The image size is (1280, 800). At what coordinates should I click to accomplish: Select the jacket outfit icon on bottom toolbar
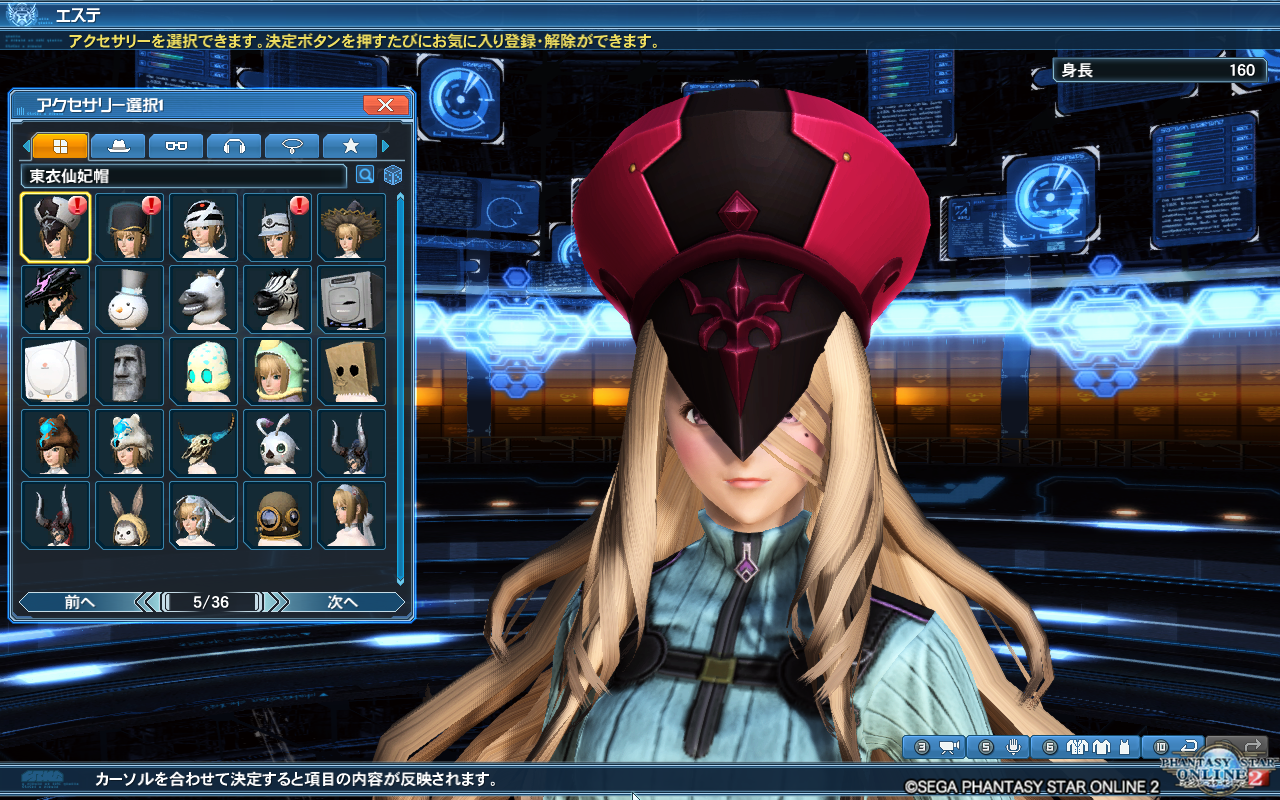pos(1077,747)
